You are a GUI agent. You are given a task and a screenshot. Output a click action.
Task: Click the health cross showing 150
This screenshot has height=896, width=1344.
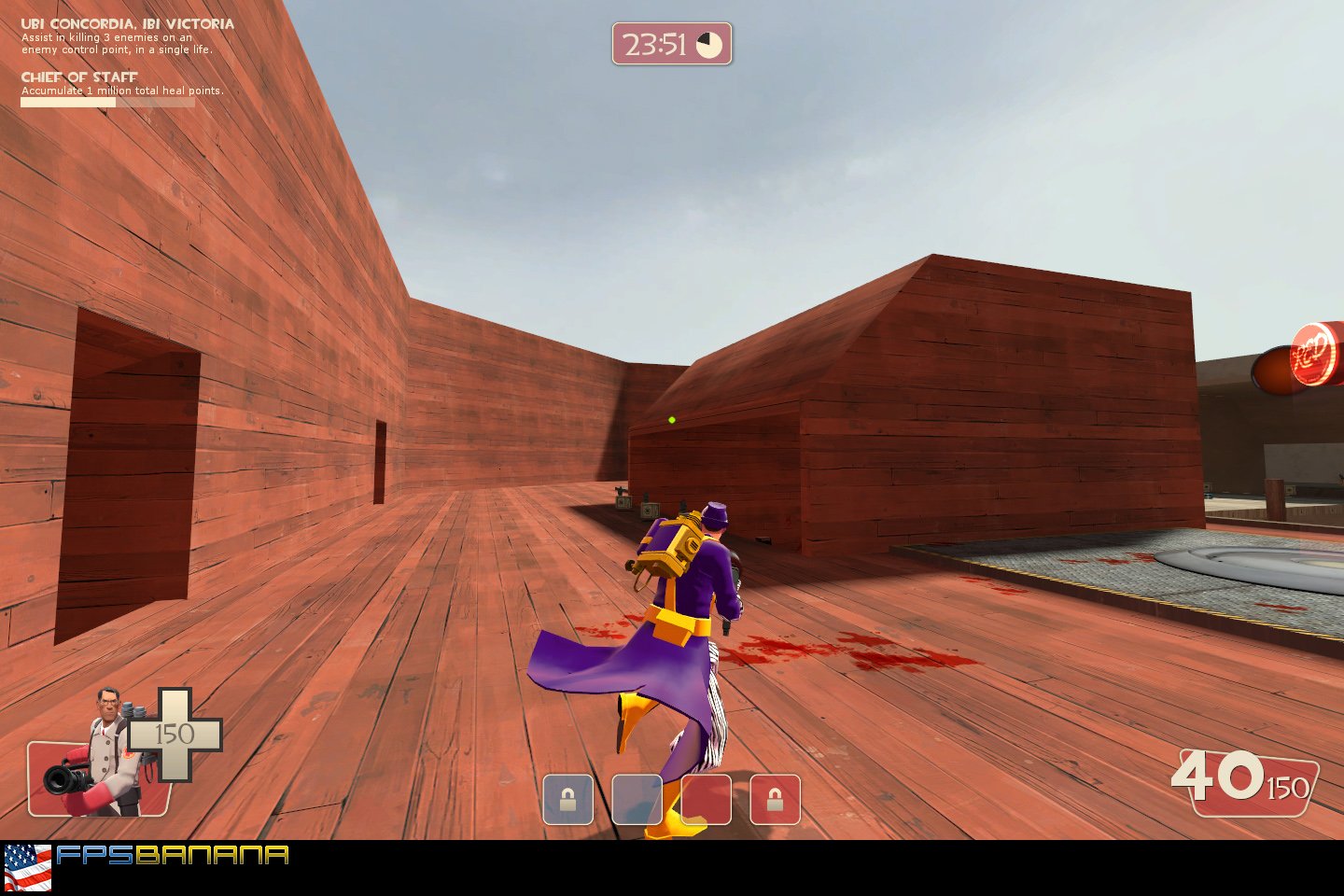[173, 735]
